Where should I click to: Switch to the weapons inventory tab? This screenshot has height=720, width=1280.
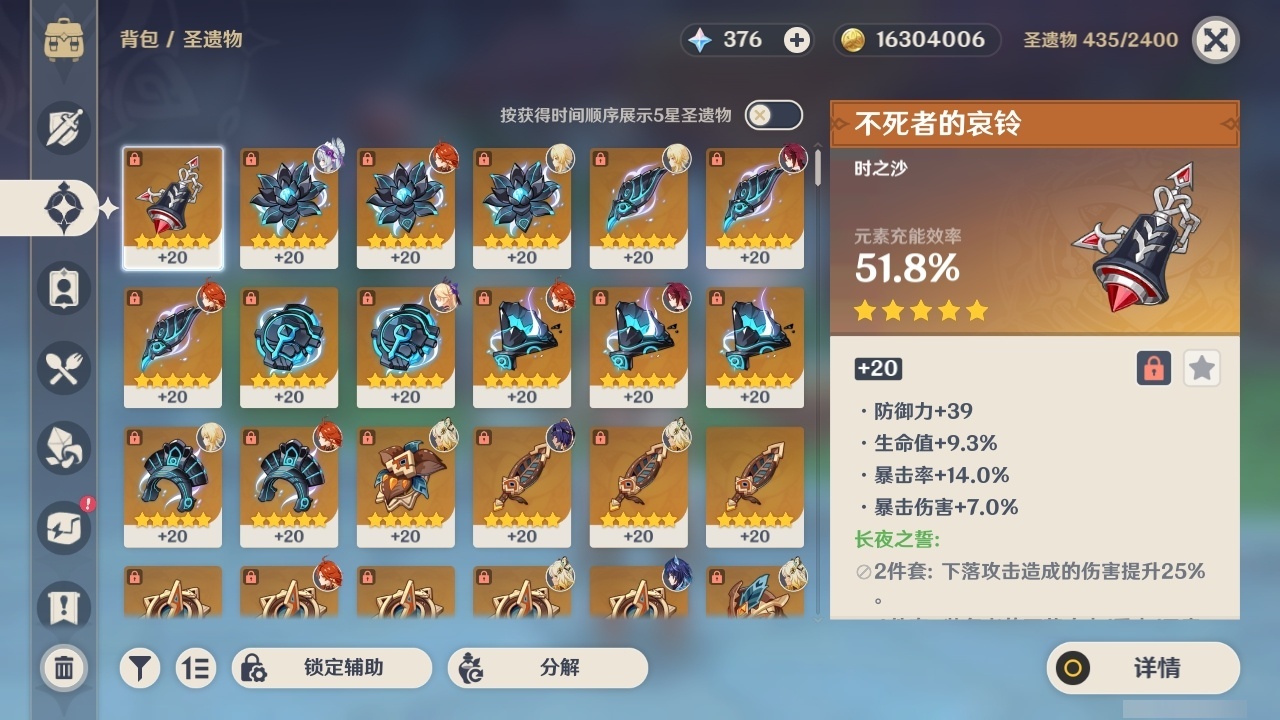click(63, 128)
